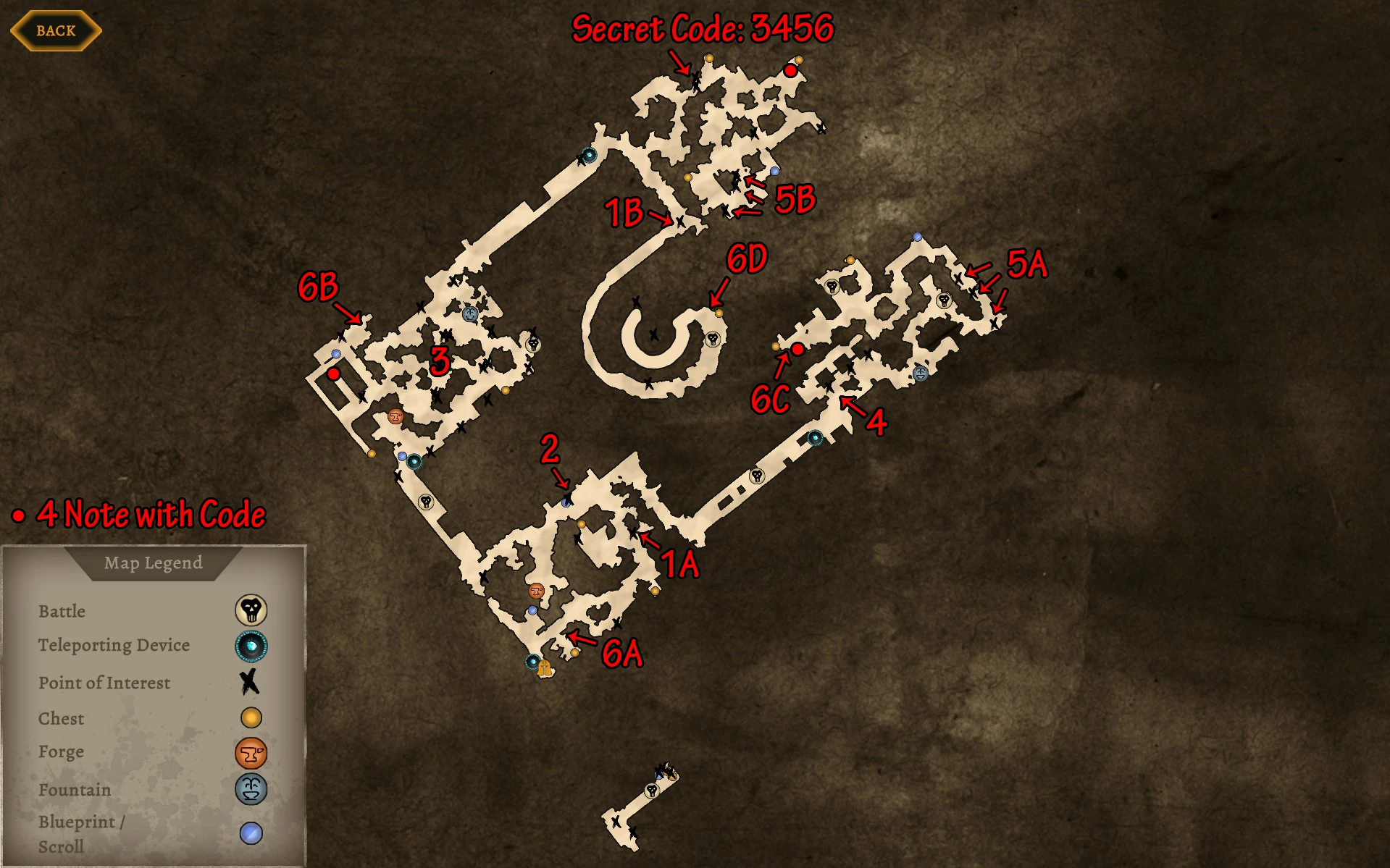Click the red note dot left of label 3

tap(334, 374)
